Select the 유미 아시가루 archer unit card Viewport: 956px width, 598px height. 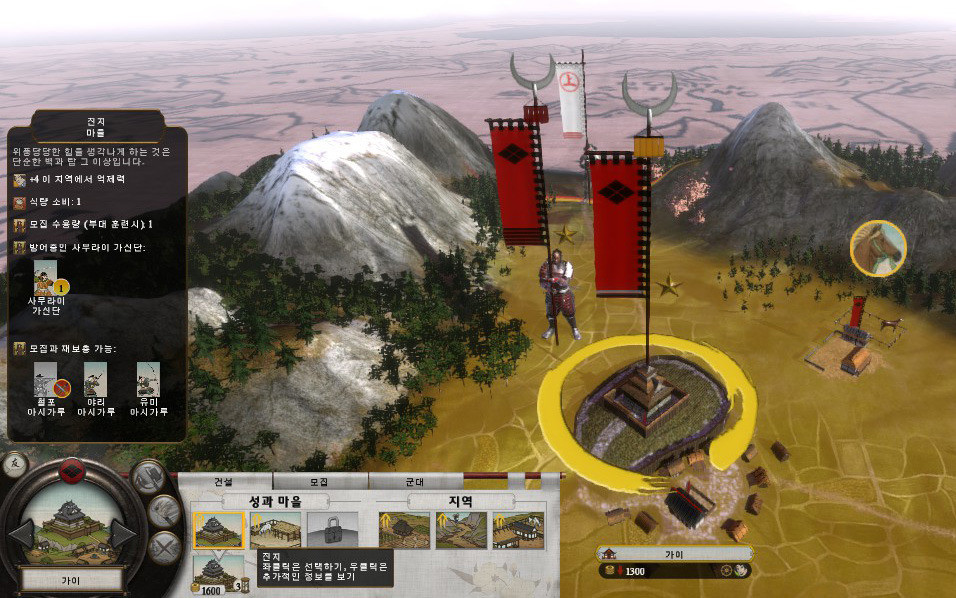148,378
